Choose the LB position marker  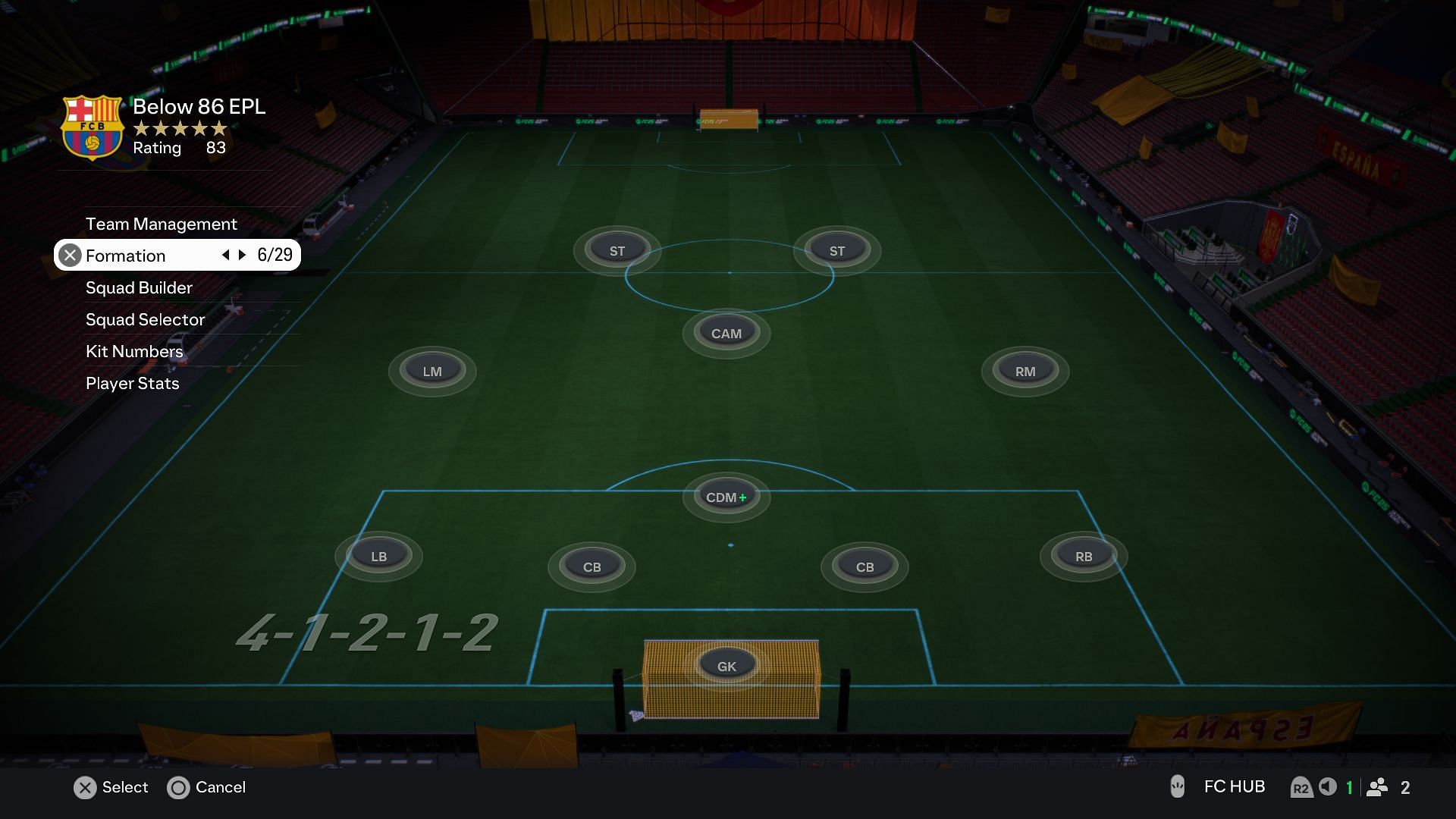click(378, 556)
